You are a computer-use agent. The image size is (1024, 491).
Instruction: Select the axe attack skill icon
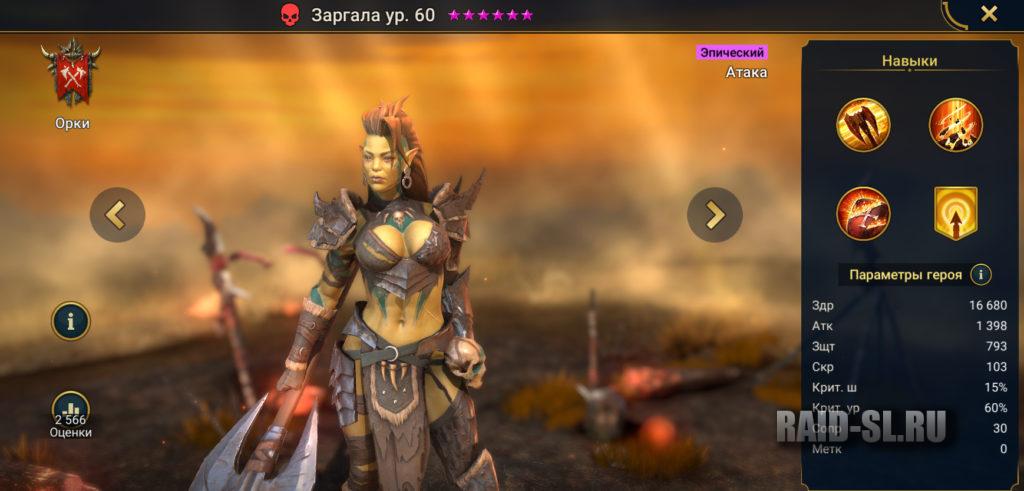[863, 125]
